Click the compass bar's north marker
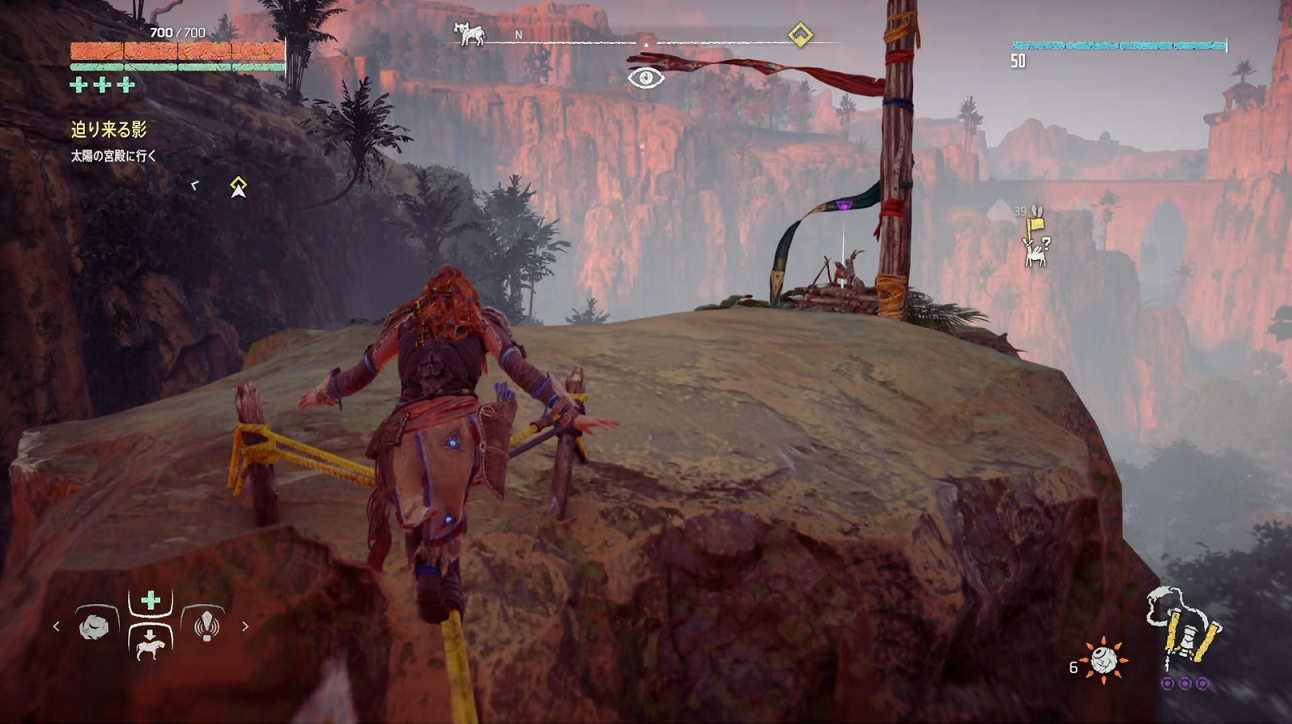 519,35
